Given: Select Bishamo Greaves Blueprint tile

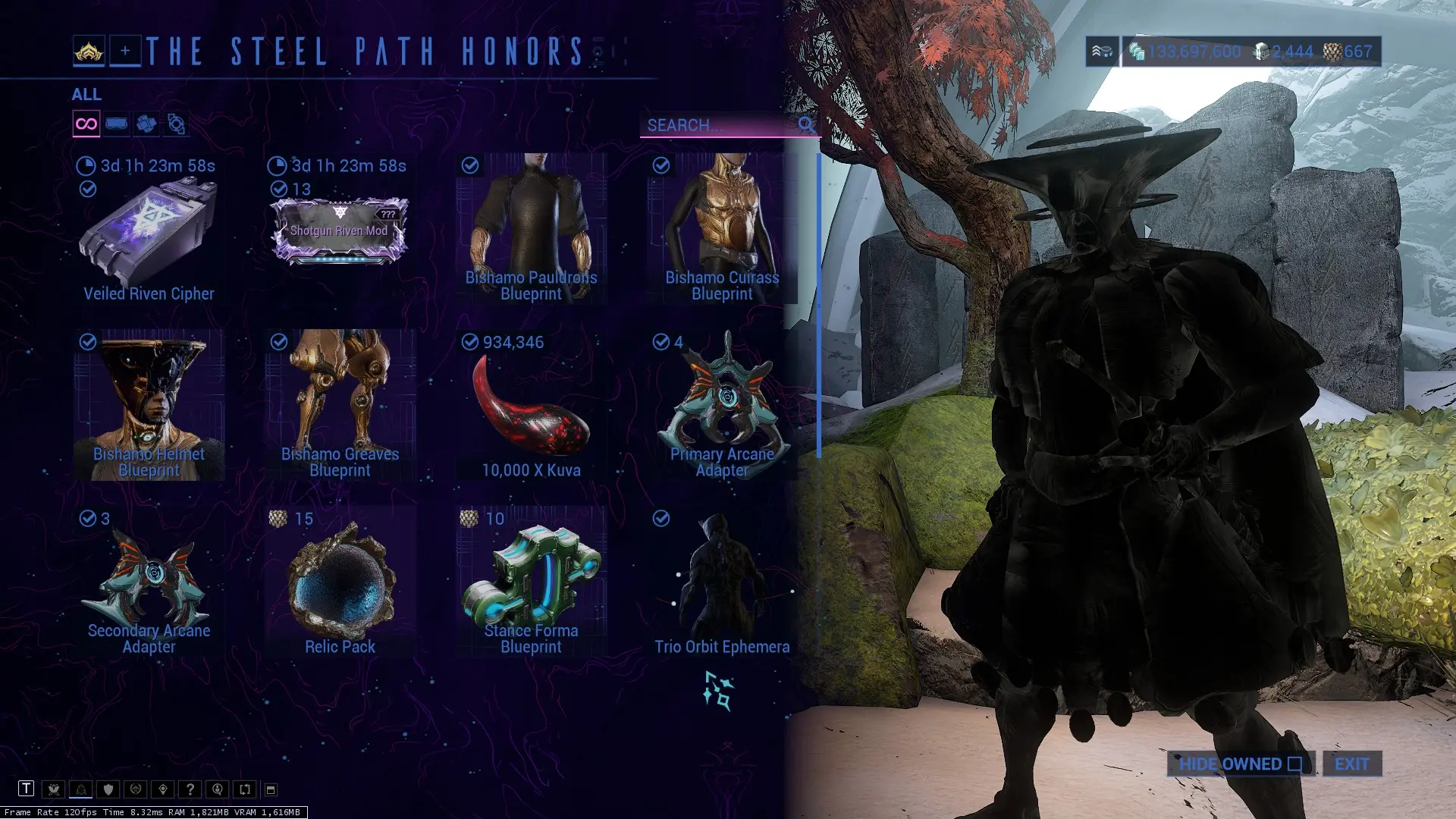Looking at the screenshot, I should click(340, 405).
